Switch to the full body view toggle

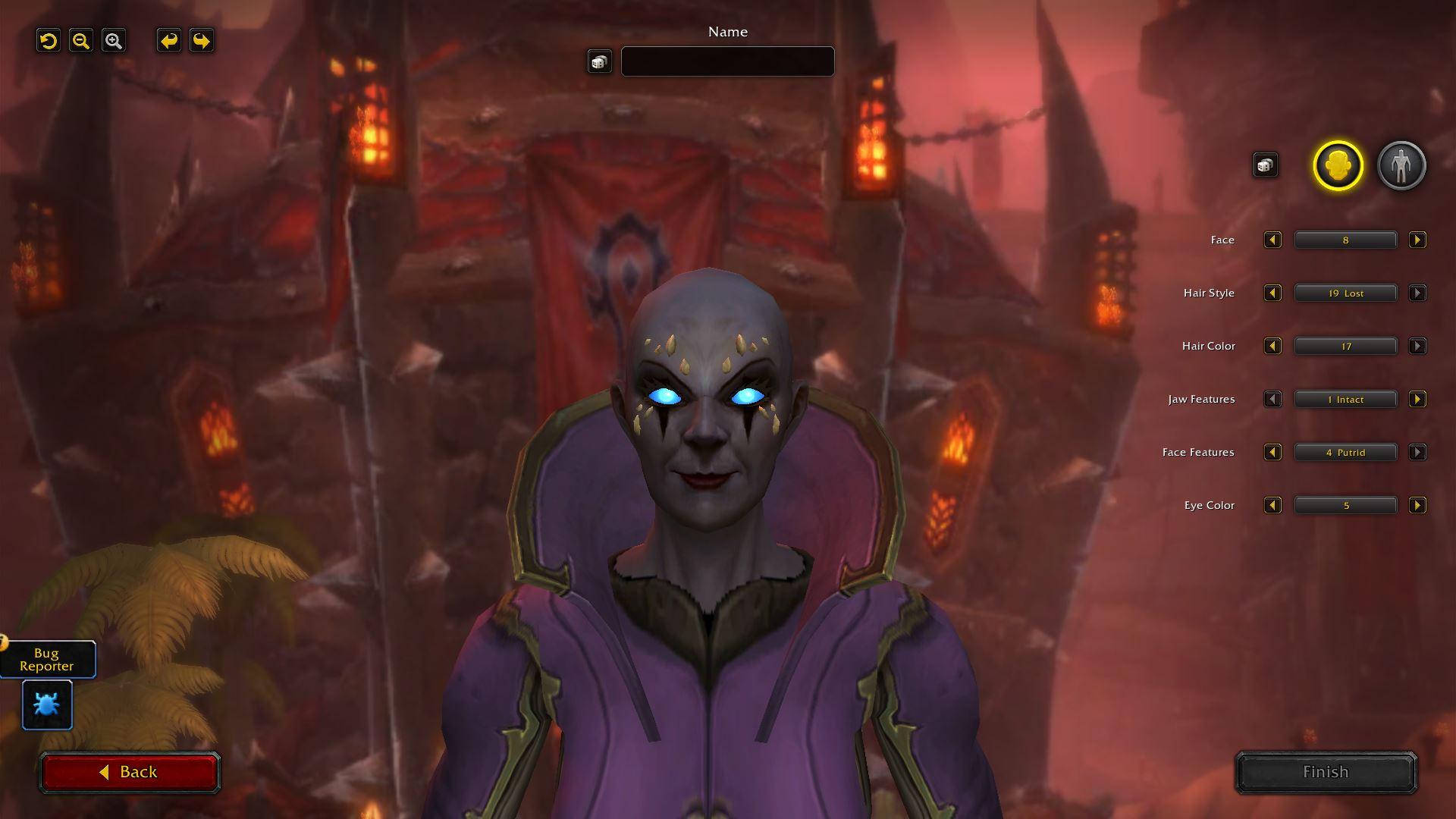[1402, 166]
